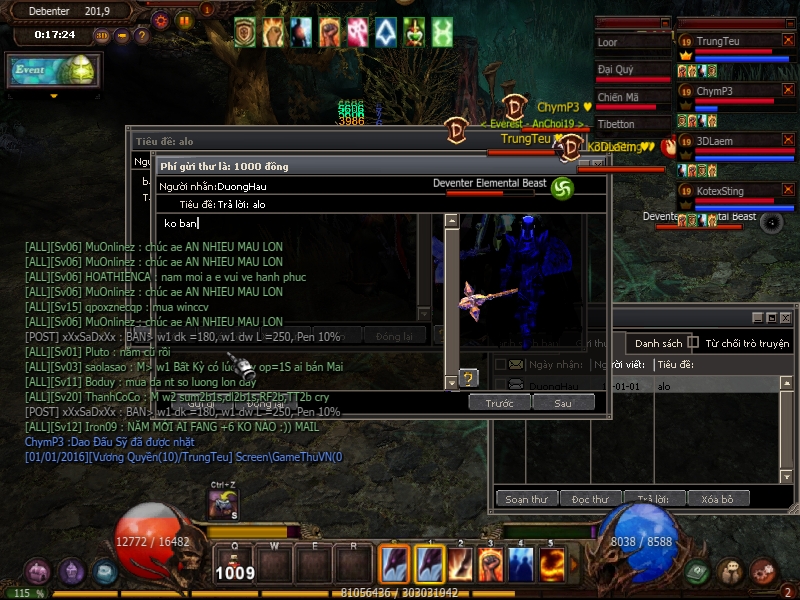Switch to the 'Danh sách' tab
The image size is (800, 600).
click(659, 343)
